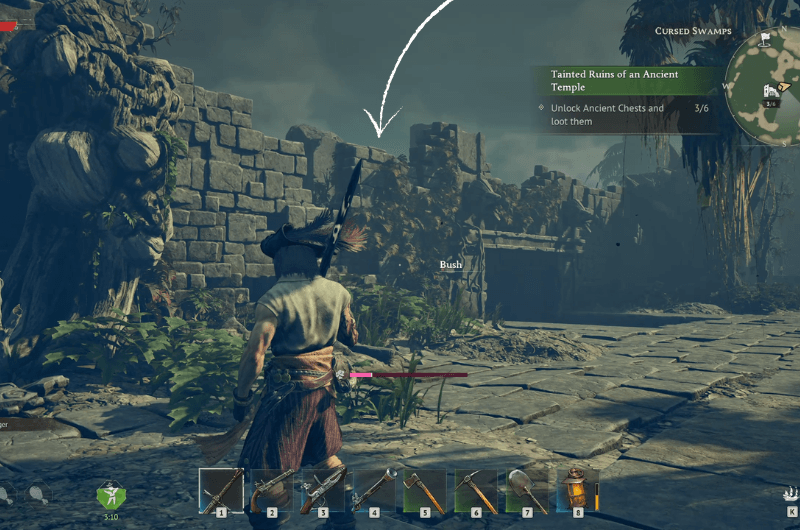Choose the shovel in slot 7
The height and width of the screenshot is (530, 800).
click(x=527, y=490)
